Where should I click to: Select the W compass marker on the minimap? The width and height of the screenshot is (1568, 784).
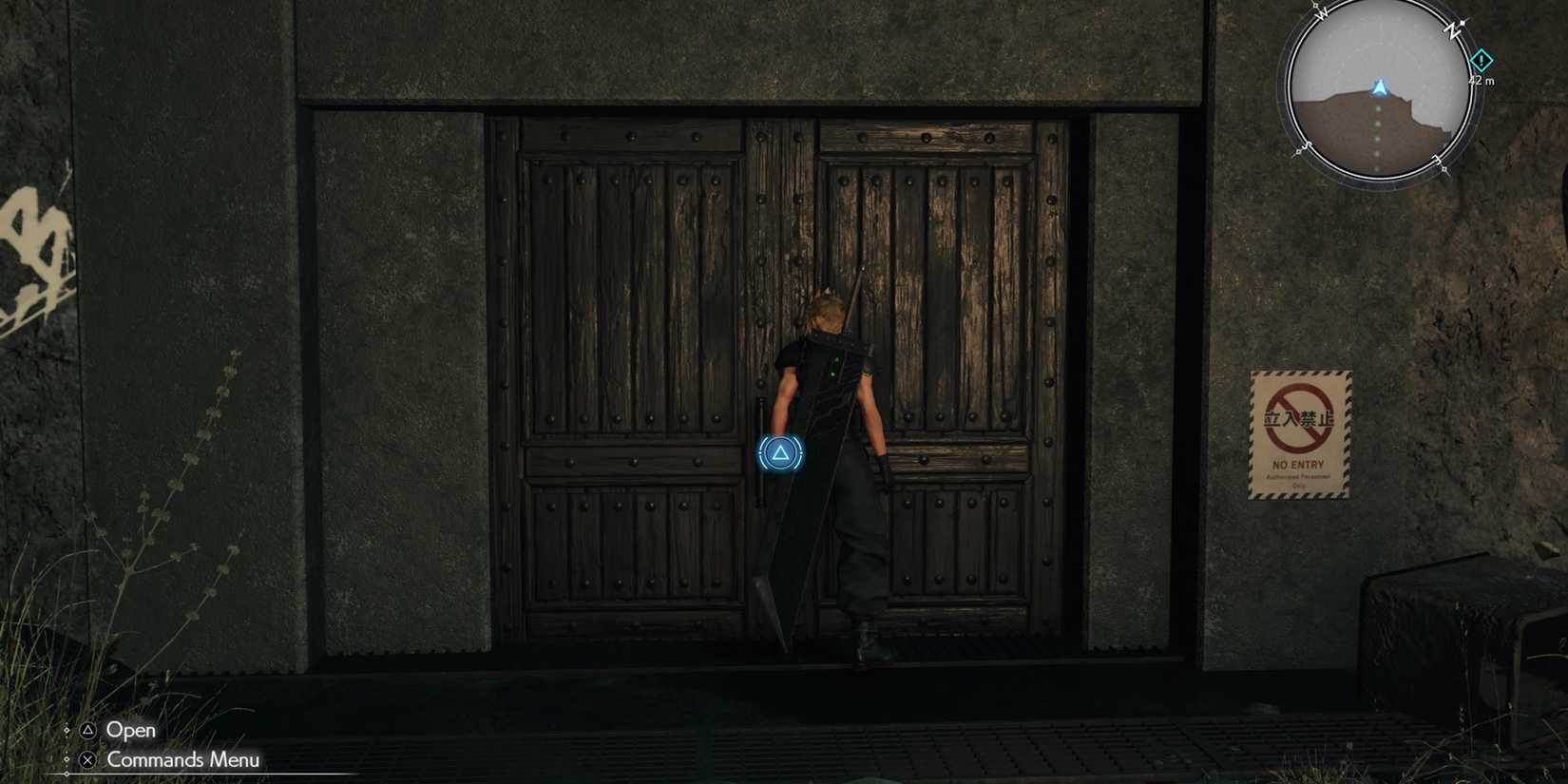pyautogui.click(x=1322, y=13)
